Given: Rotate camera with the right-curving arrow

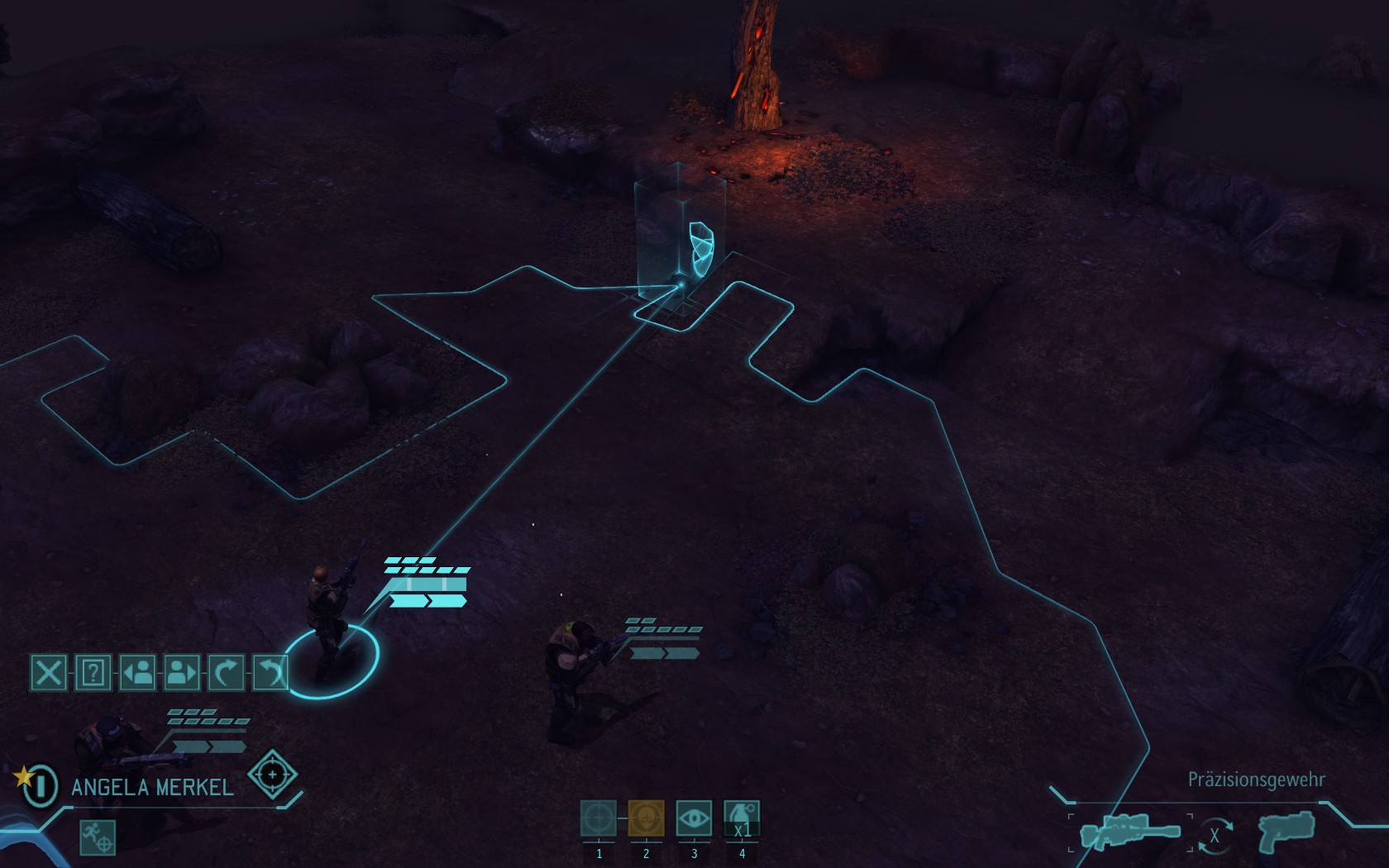Looking at the screenshot, I should click(x=226, y=672).
